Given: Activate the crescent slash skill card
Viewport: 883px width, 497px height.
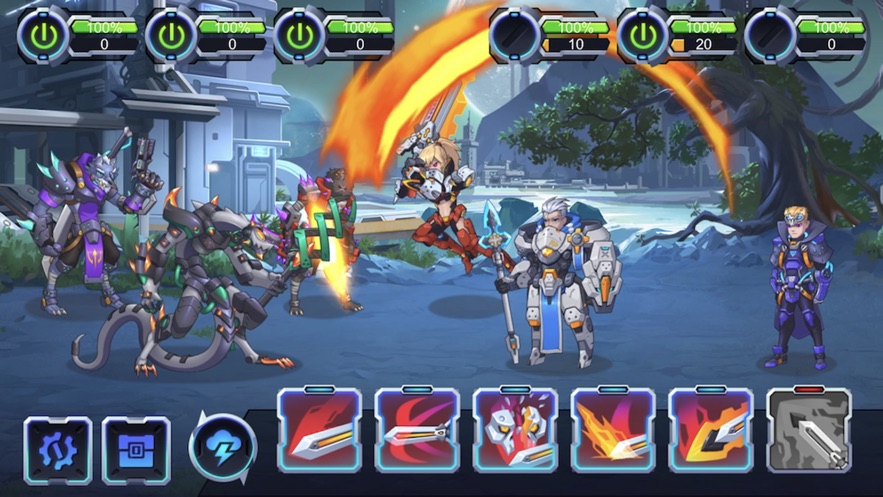Looking at the screenshot, I should pos(417,430).
